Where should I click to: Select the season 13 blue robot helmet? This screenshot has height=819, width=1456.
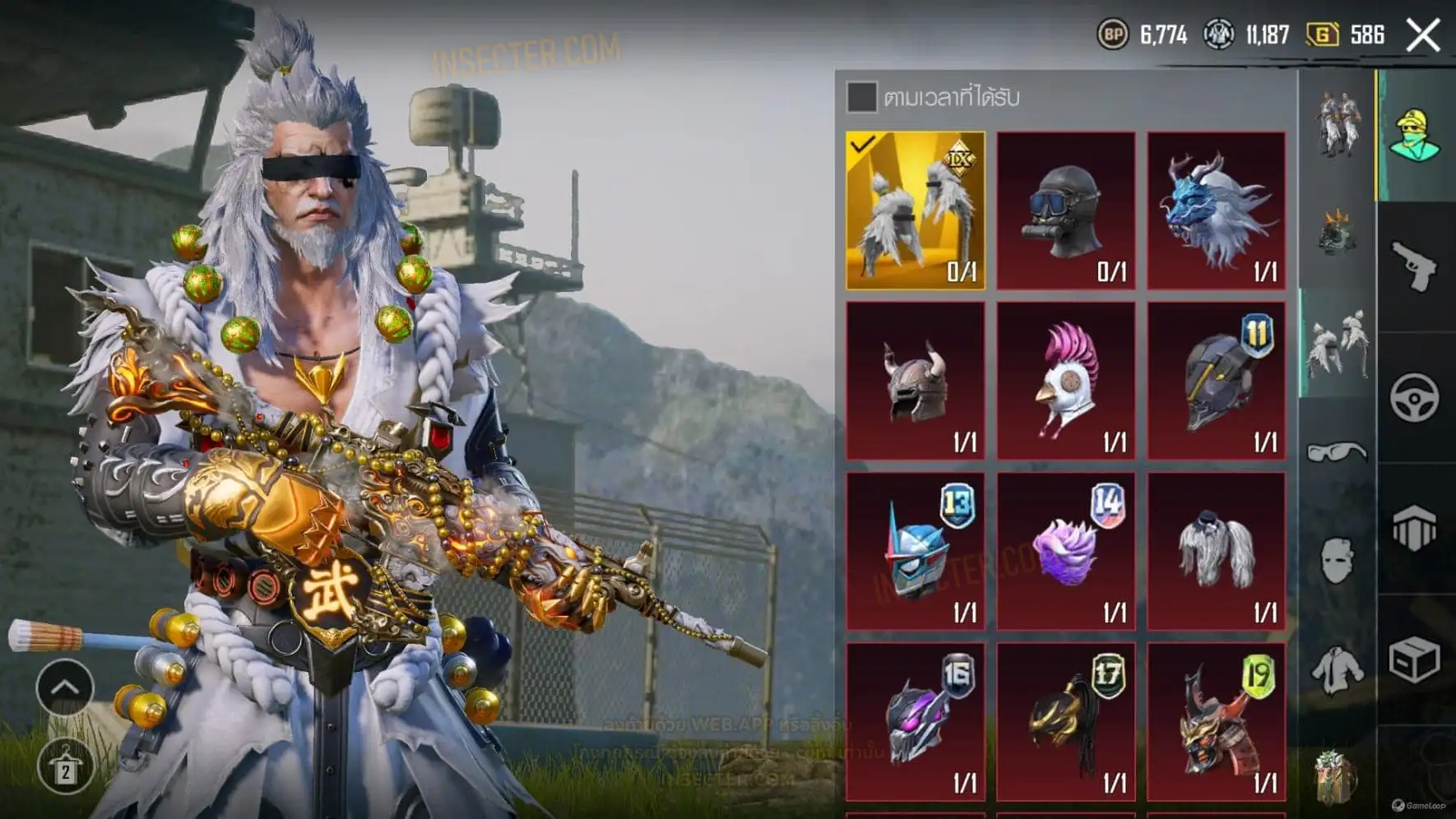(x=915, y=551)
